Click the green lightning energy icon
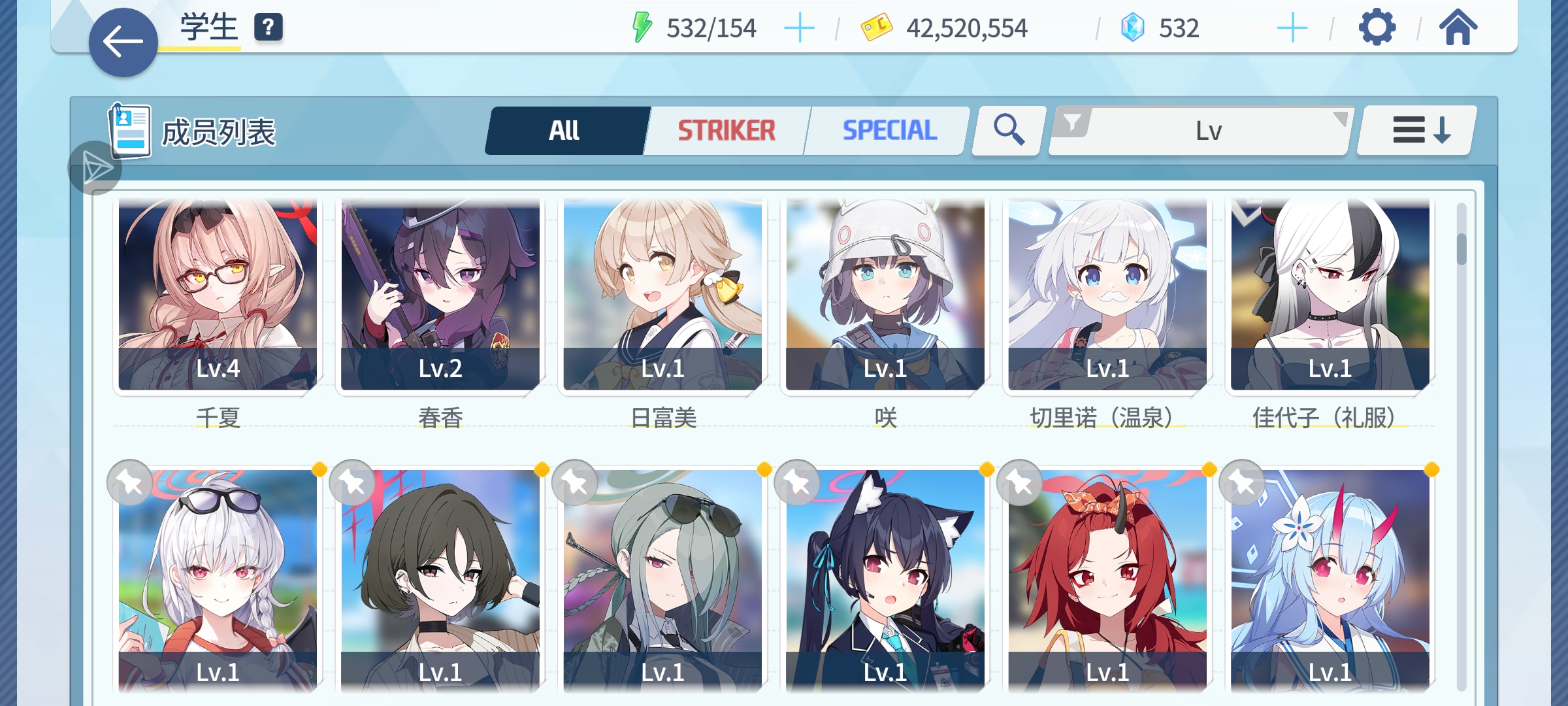 tap(642, 27)
